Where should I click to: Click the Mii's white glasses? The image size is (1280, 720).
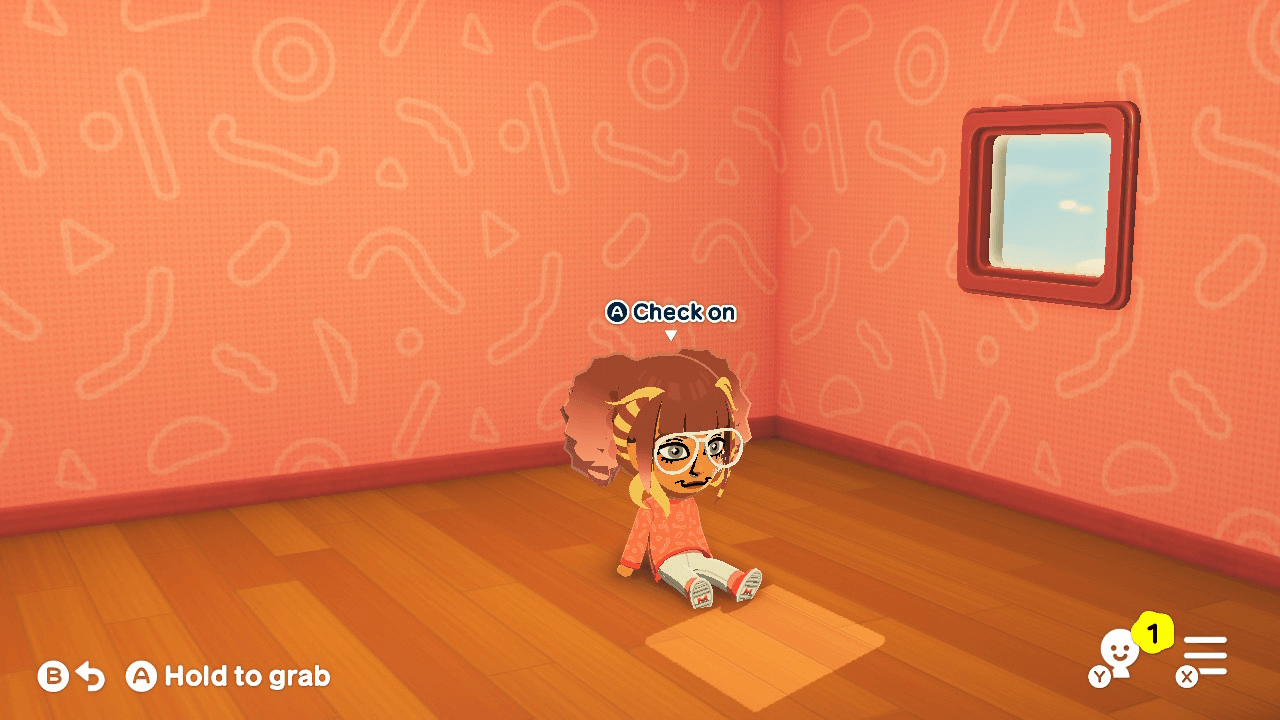click(697, 451)
